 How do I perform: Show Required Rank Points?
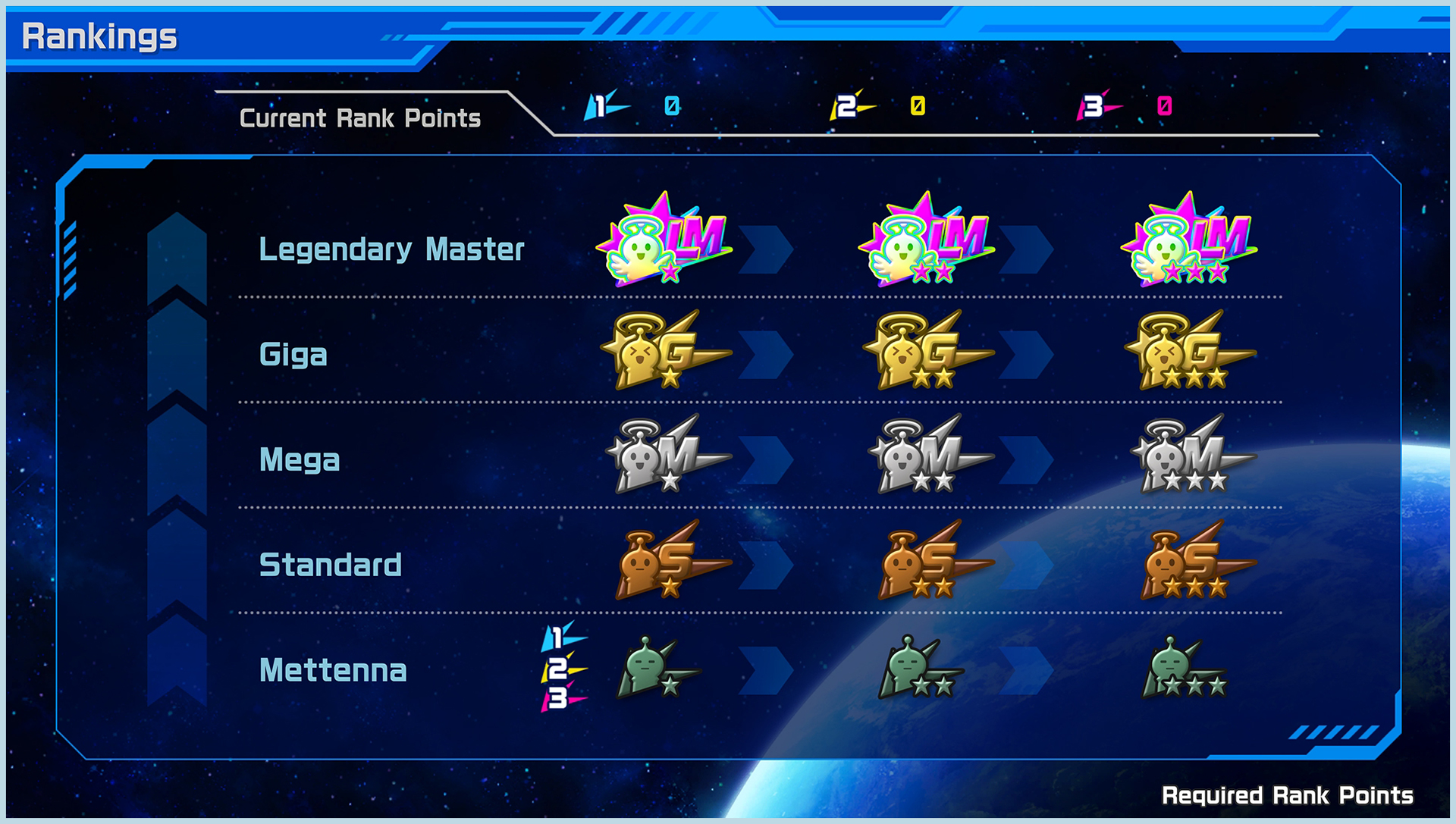click(x=1287, y=795)
